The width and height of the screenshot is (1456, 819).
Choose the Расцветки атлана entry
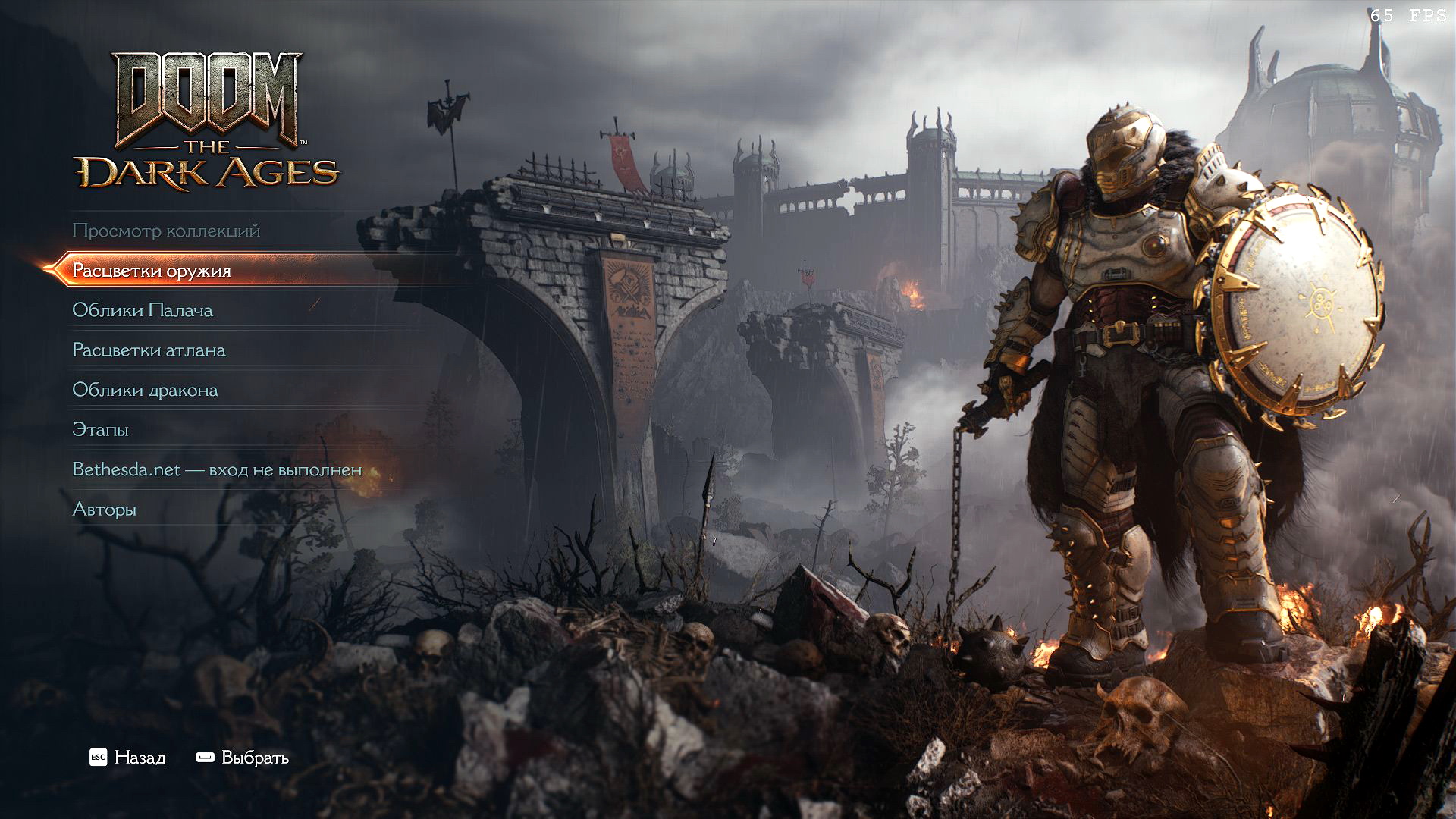[x=149, y=350]
